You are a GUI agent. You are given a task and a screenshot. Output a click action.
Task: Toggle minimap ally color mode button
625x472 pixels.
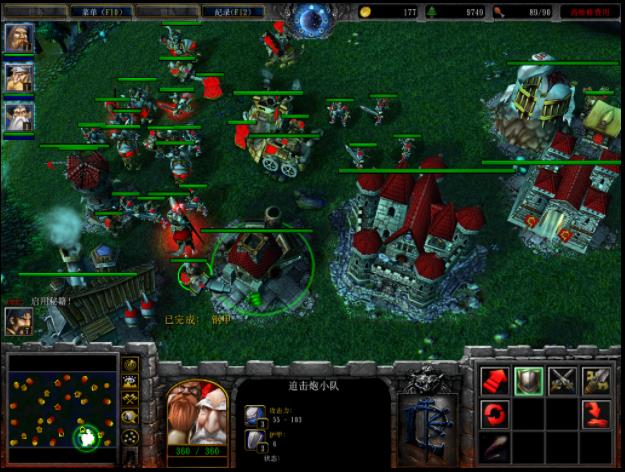coord(131,399)
